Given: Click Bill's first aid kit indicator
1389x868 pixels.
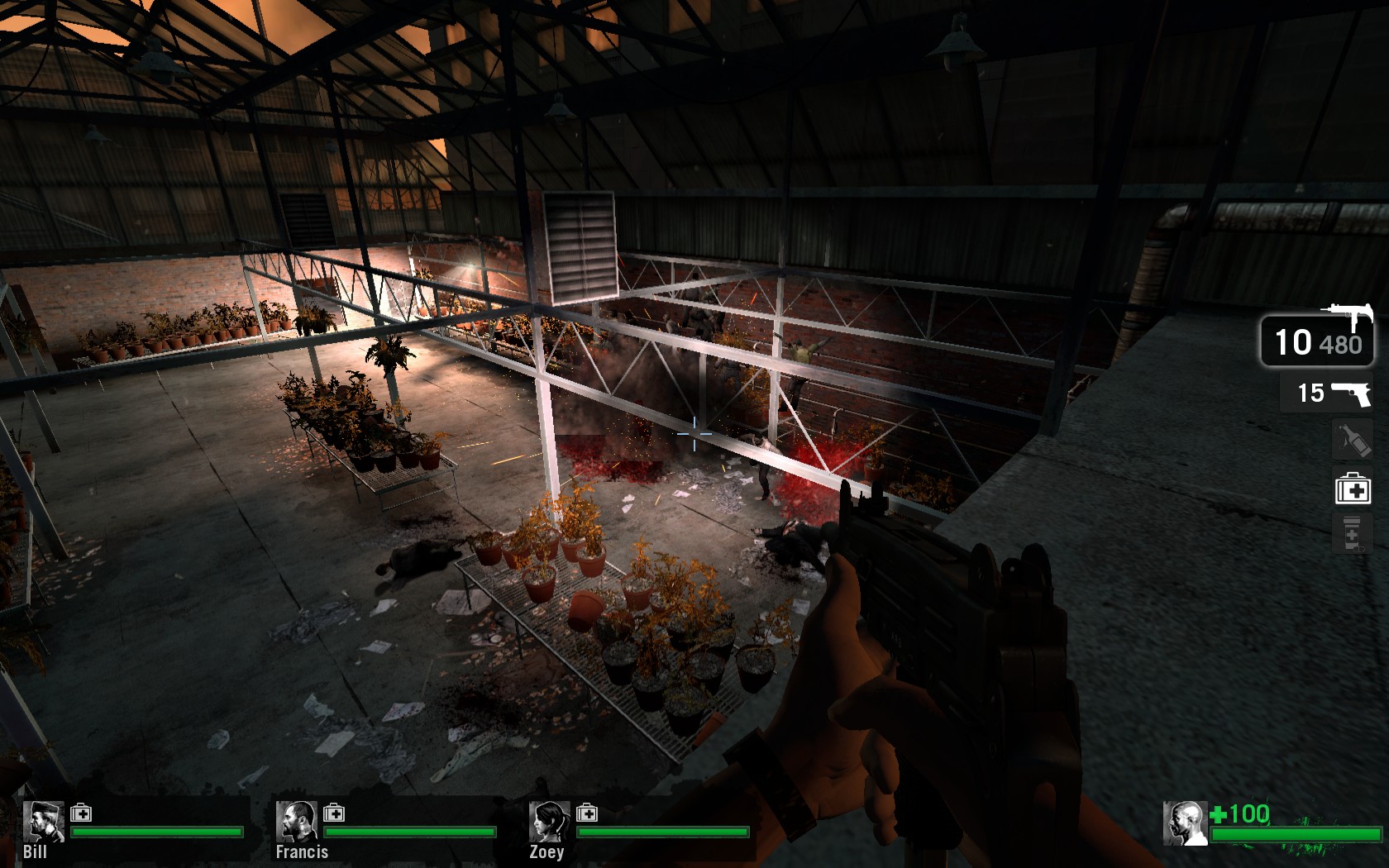Looking at the screenshot, I should click(81, 813).
